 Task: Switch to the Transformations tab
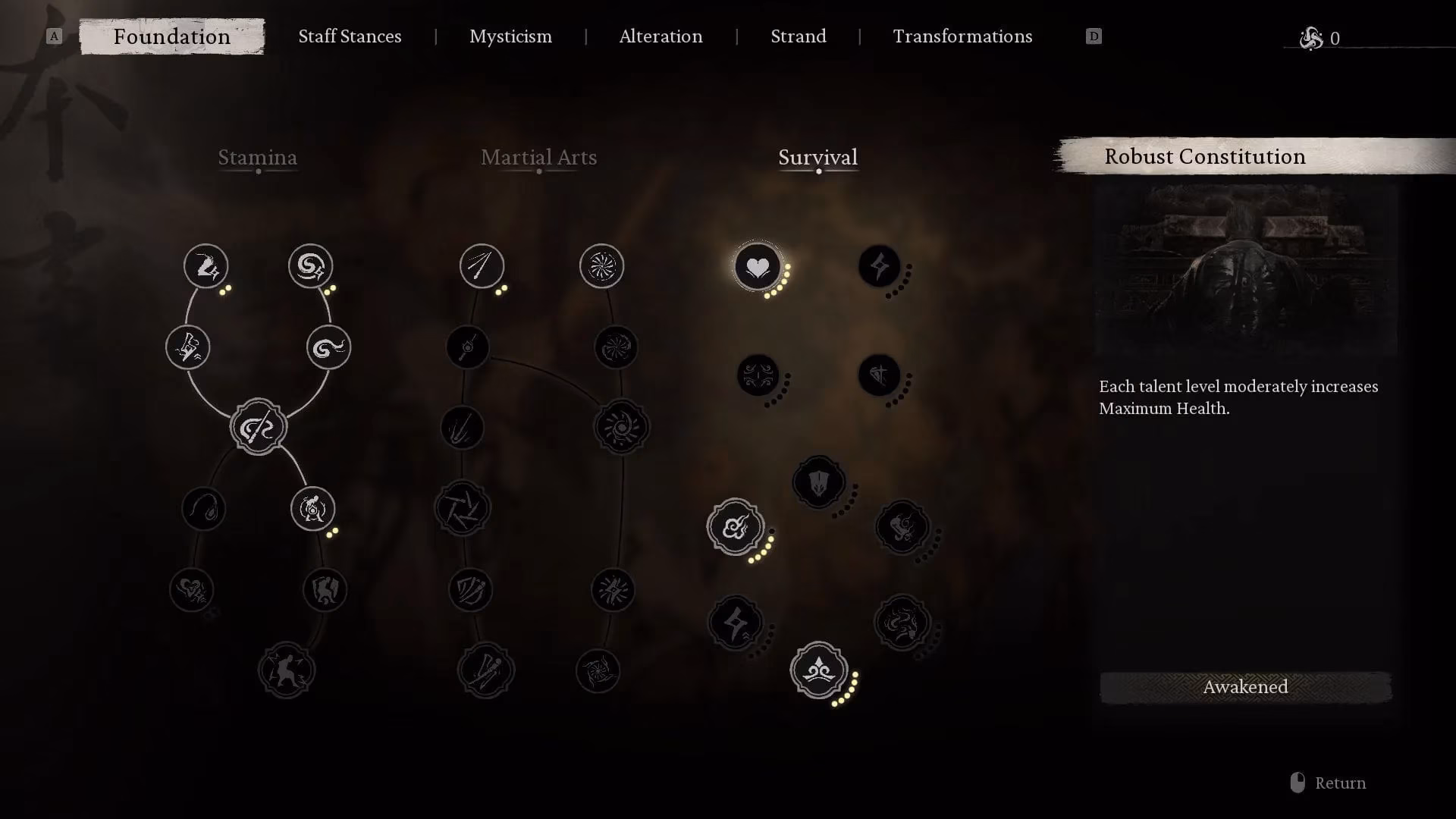[x=962, y=36]
